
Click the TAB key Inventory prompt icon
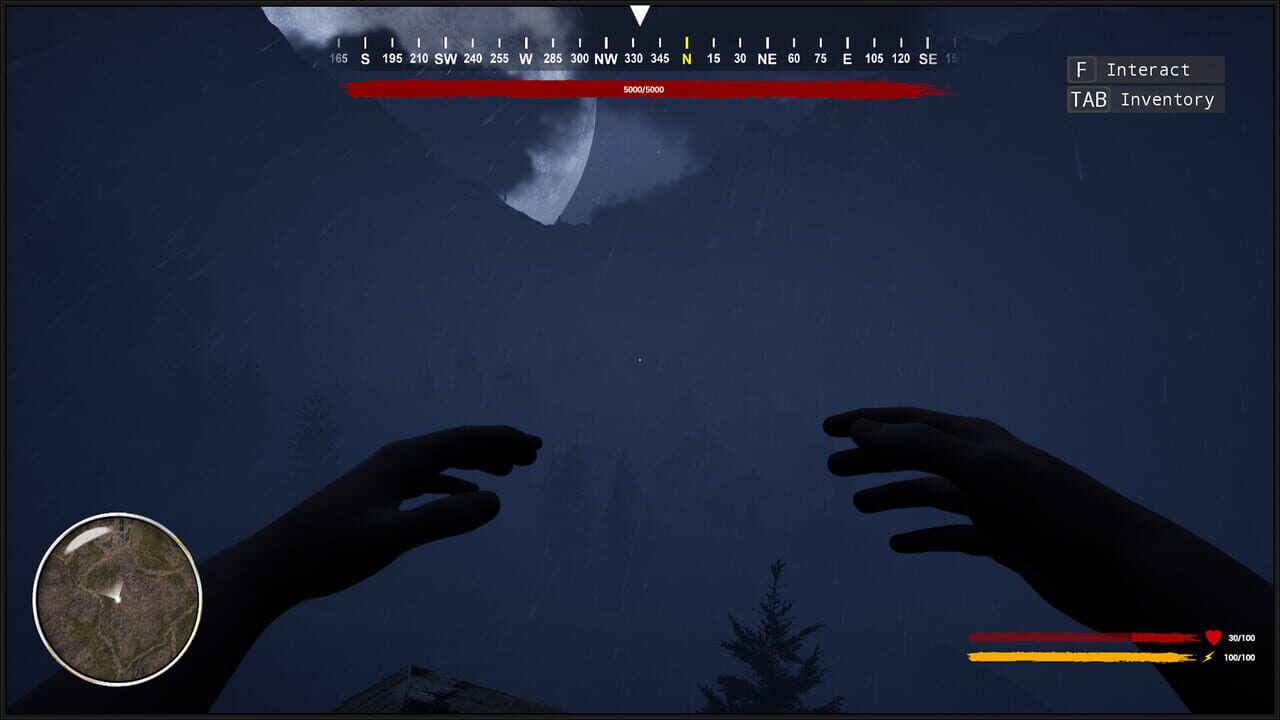[1089, 99]
